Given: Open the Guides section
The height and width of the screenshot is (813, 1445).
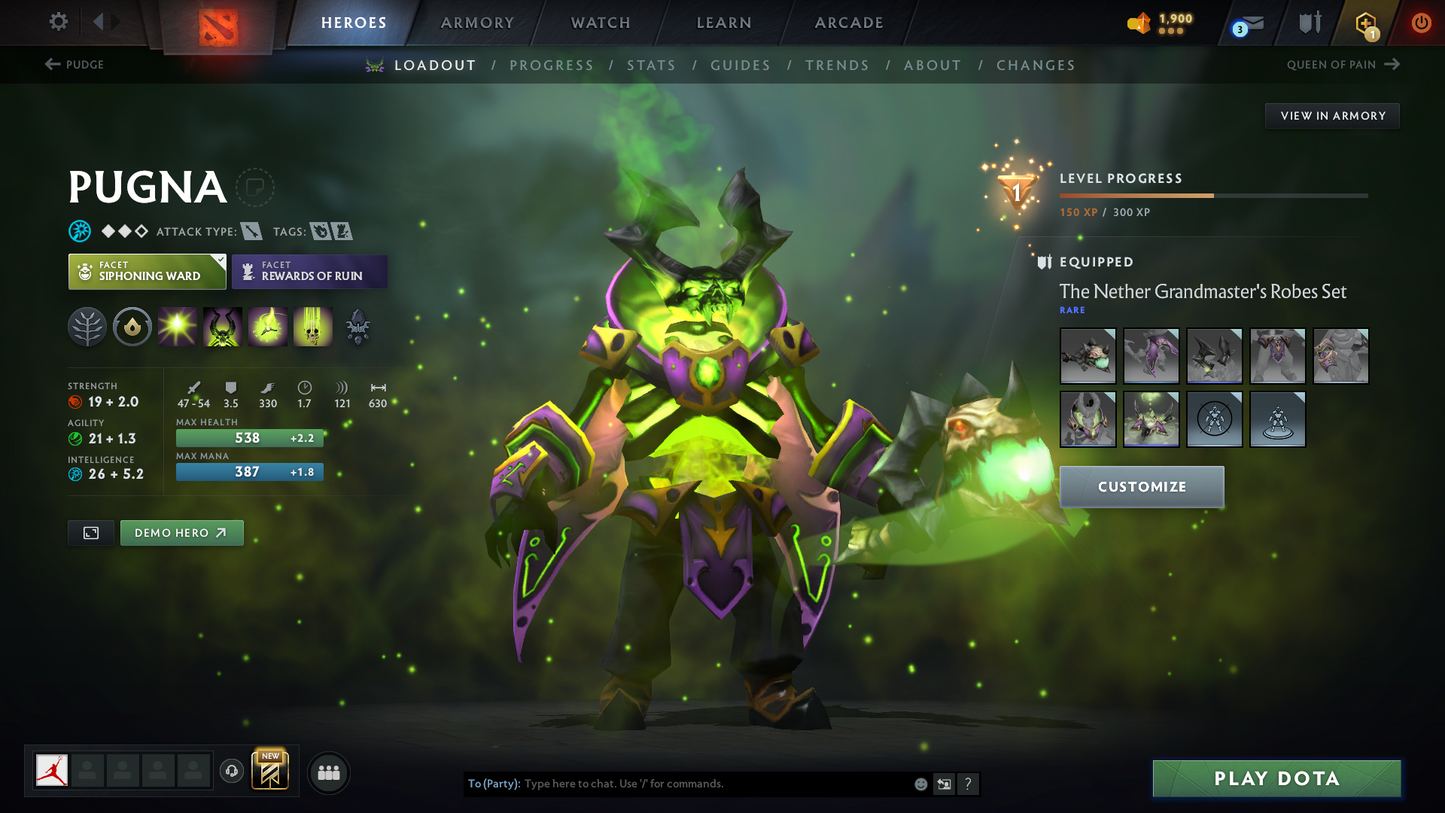Looking at the screenshot, I should pyautogui.click(x=740, y=64).
